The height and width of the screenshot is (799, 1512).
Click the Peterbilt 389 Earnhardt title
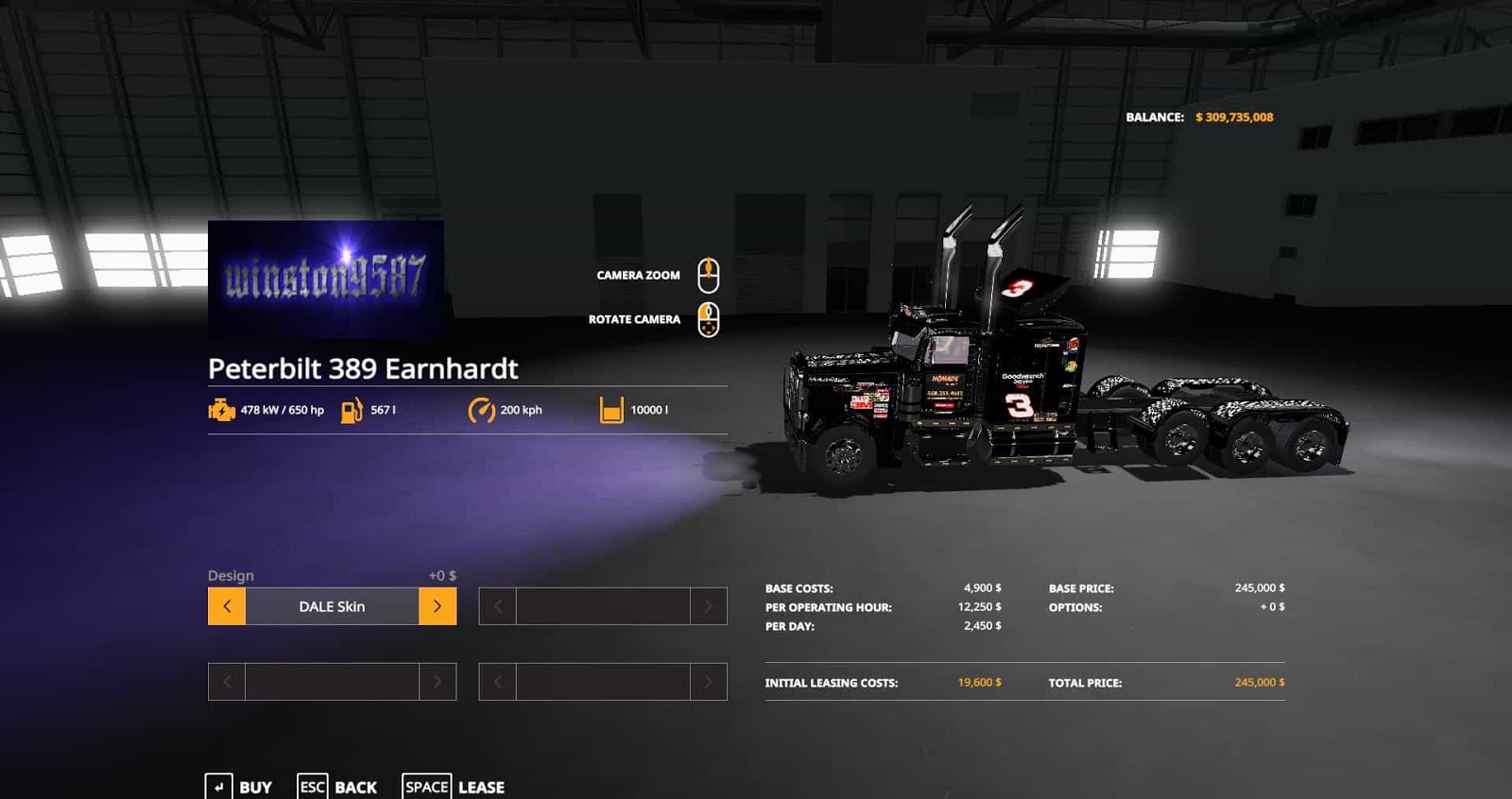(362, 368)
